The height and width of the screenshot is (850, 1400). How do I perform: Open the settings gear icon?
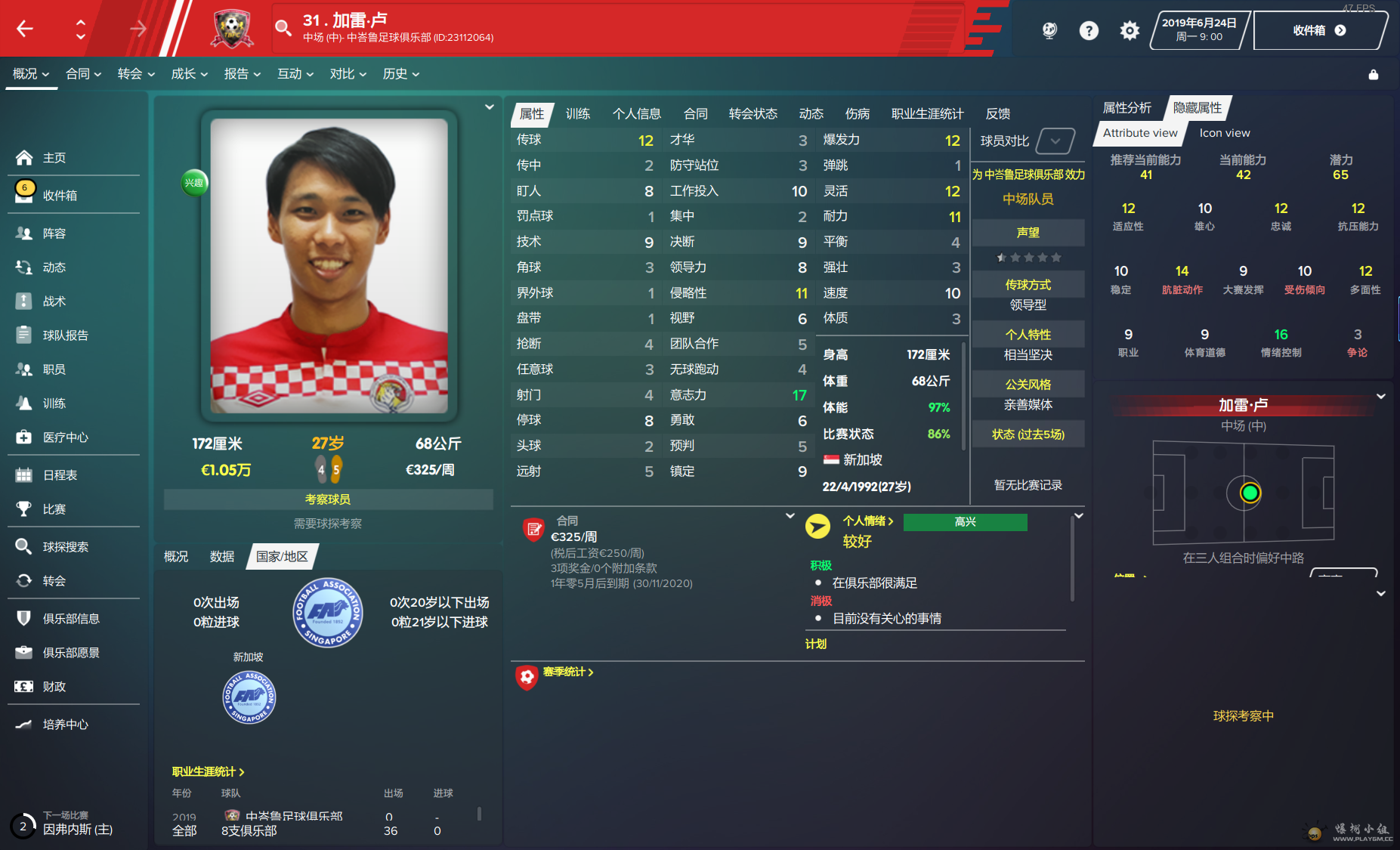tap(1129, 31)
